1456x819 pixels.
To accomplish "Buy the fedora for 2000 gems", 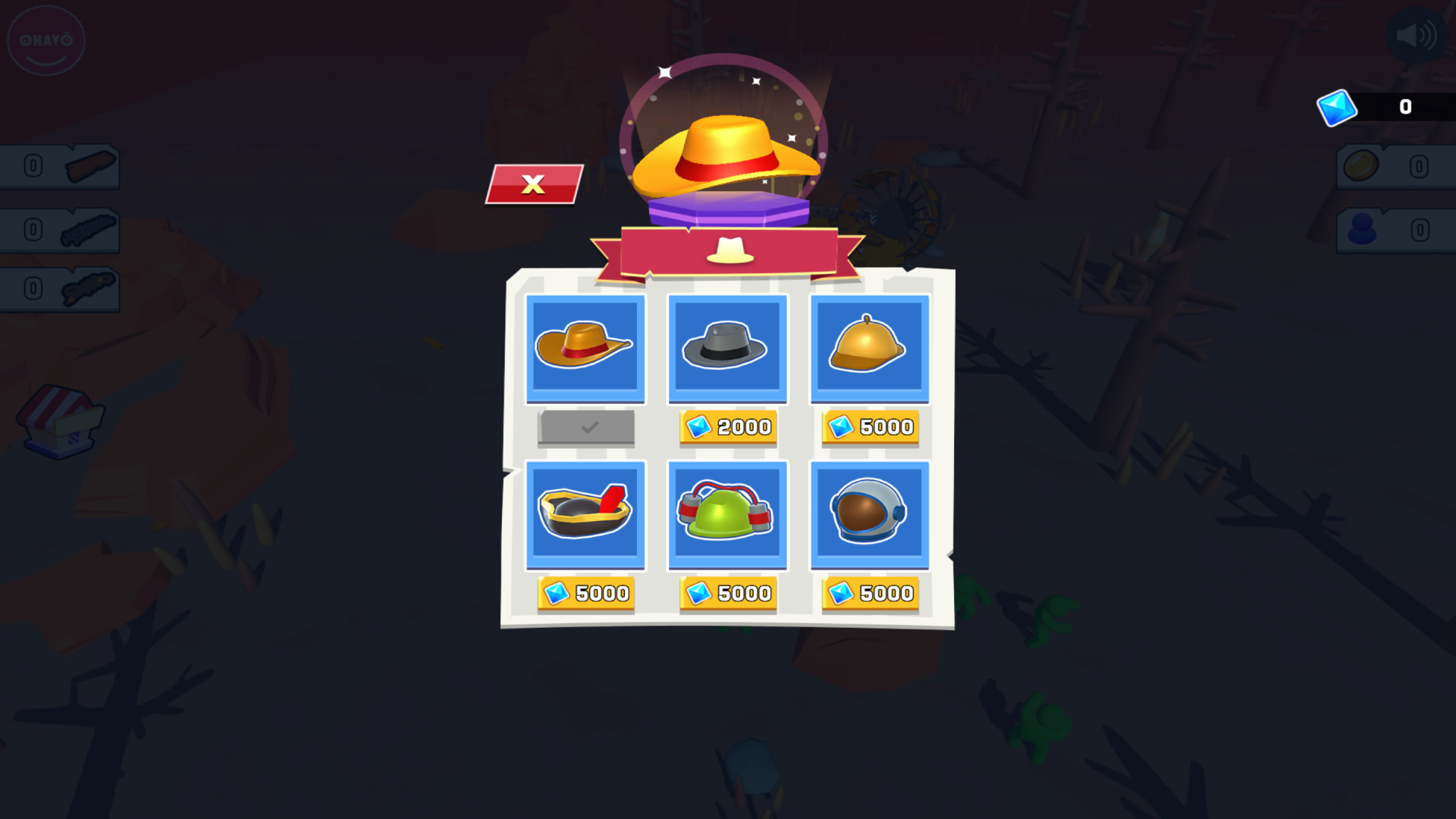I will (x=727, y=427).
